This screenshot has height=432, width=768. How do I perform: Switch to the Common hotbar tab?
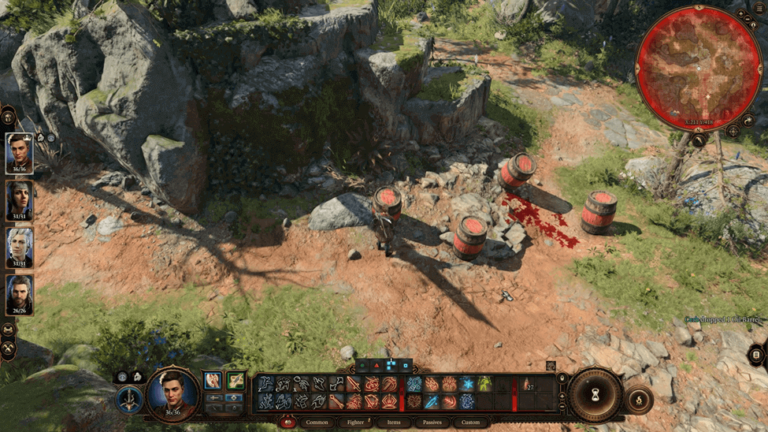[x=316, y=423]
